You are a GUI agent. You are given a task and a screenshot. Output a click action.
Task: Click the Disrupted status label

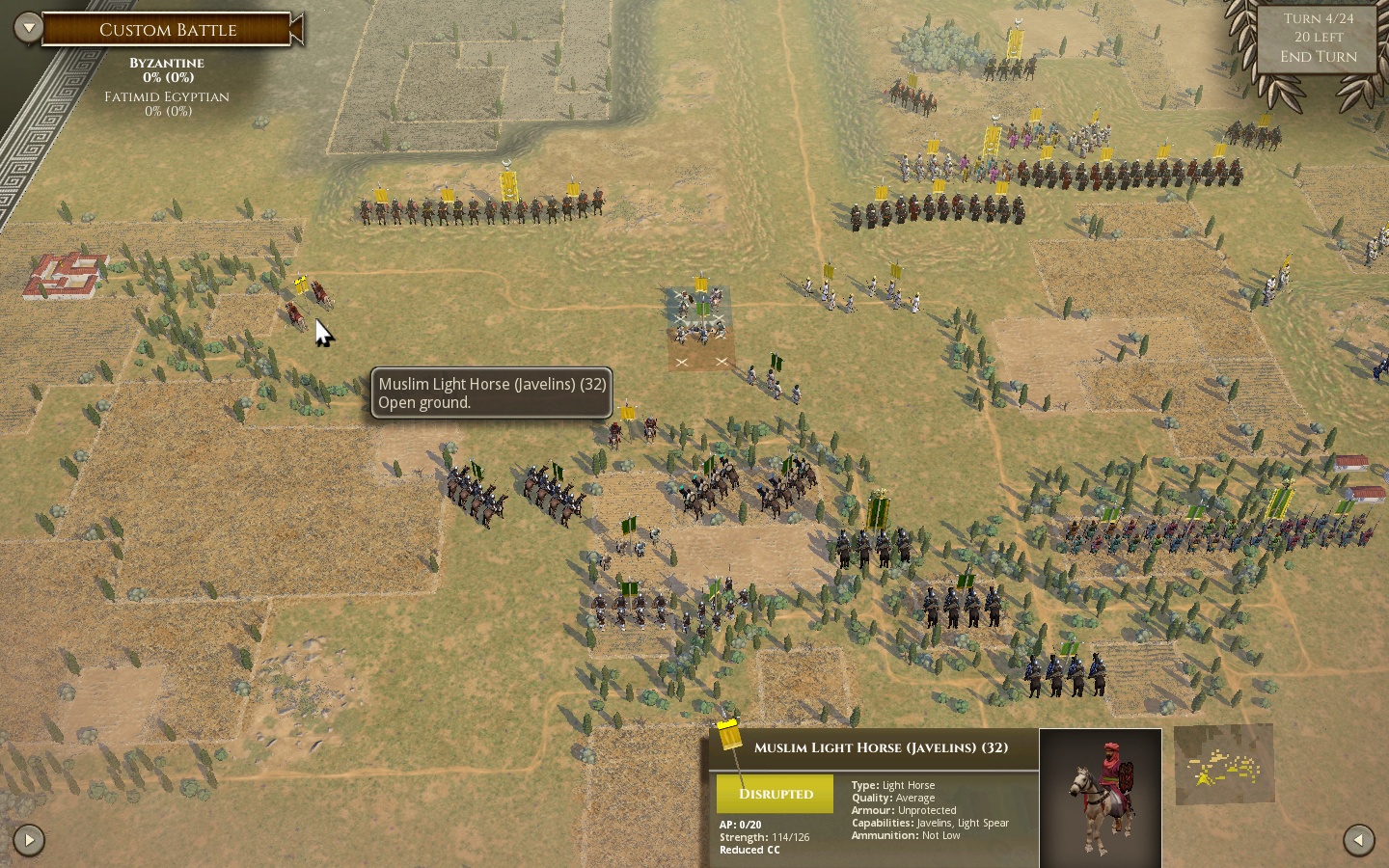coord(776,794)
